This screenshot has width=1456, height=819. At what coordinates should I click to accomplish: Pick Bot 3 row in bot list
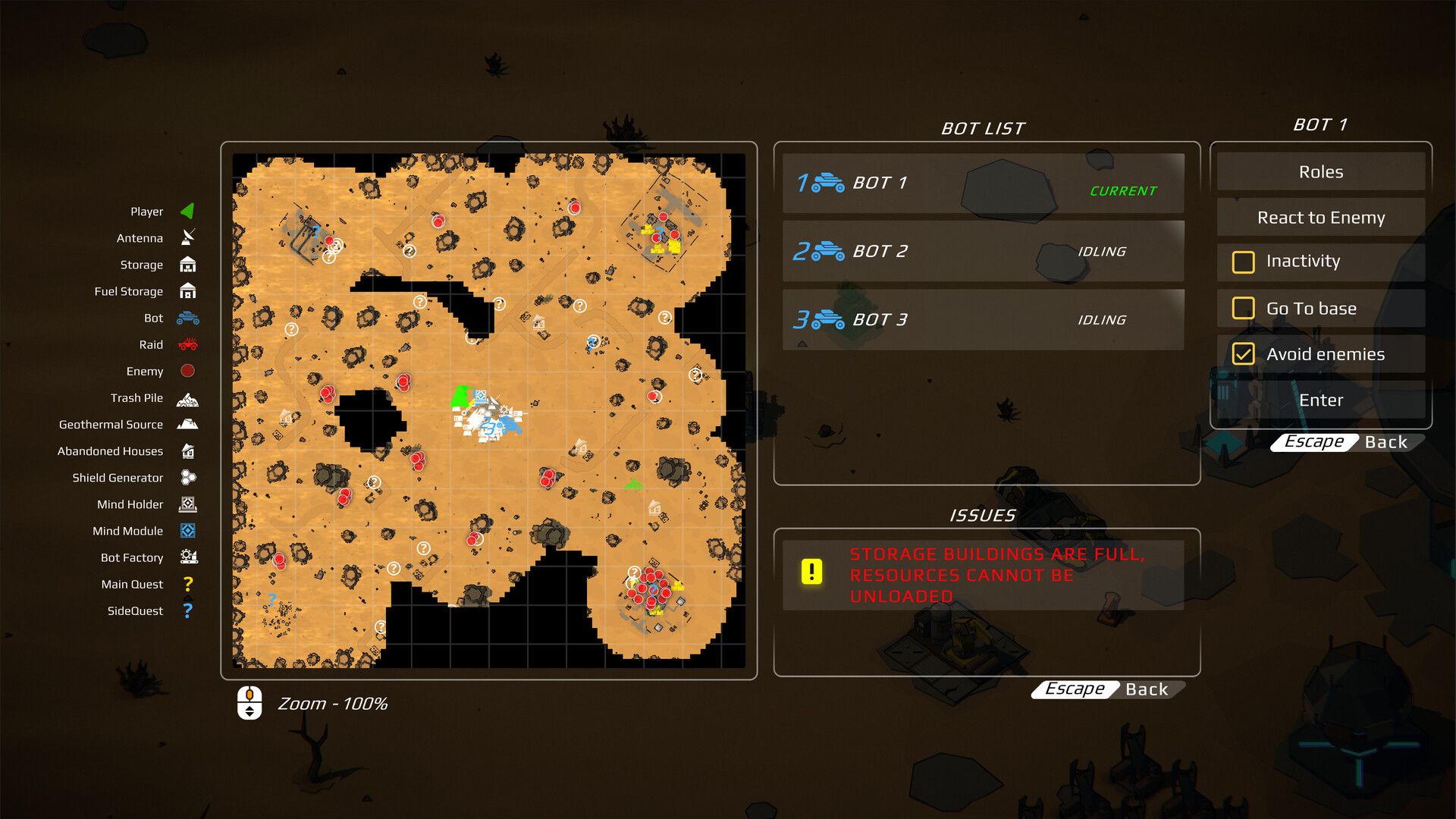(x=983, y=319)
